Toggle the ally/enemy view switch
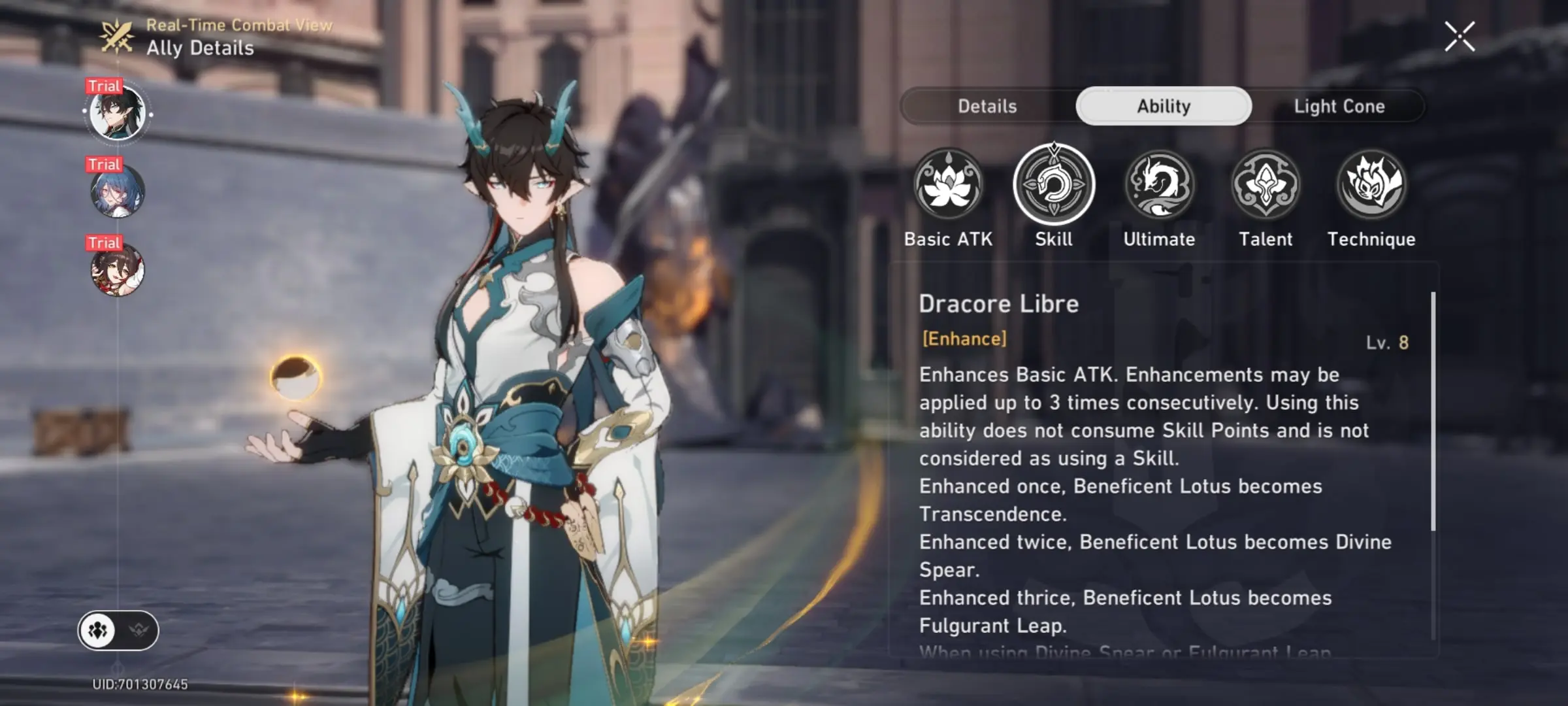 tap(118, 630)
